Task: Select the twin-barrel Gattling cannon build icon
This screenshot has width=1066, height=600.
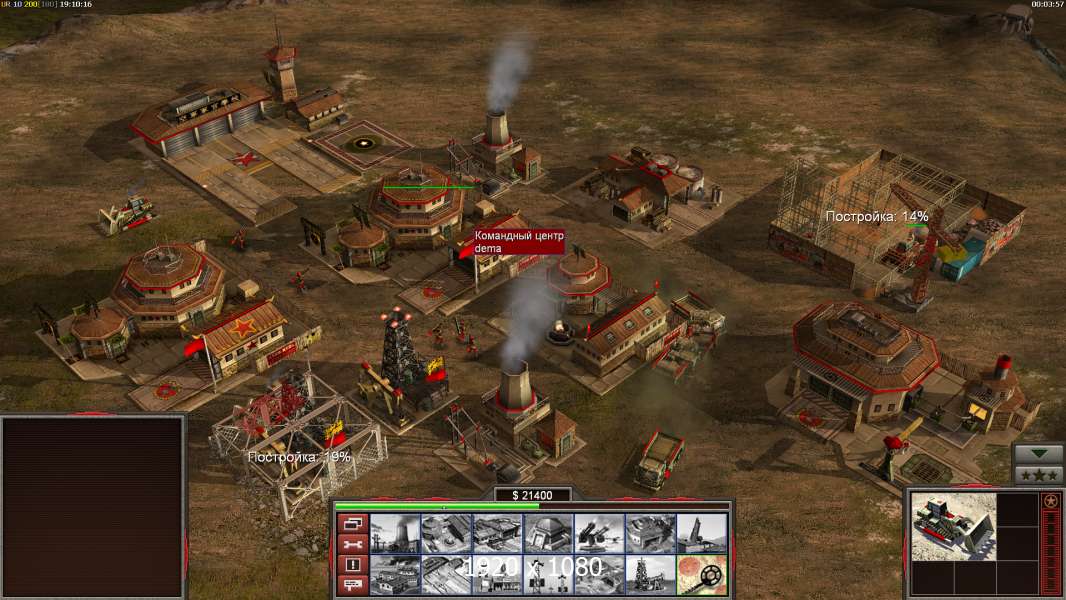Action: 599,533
